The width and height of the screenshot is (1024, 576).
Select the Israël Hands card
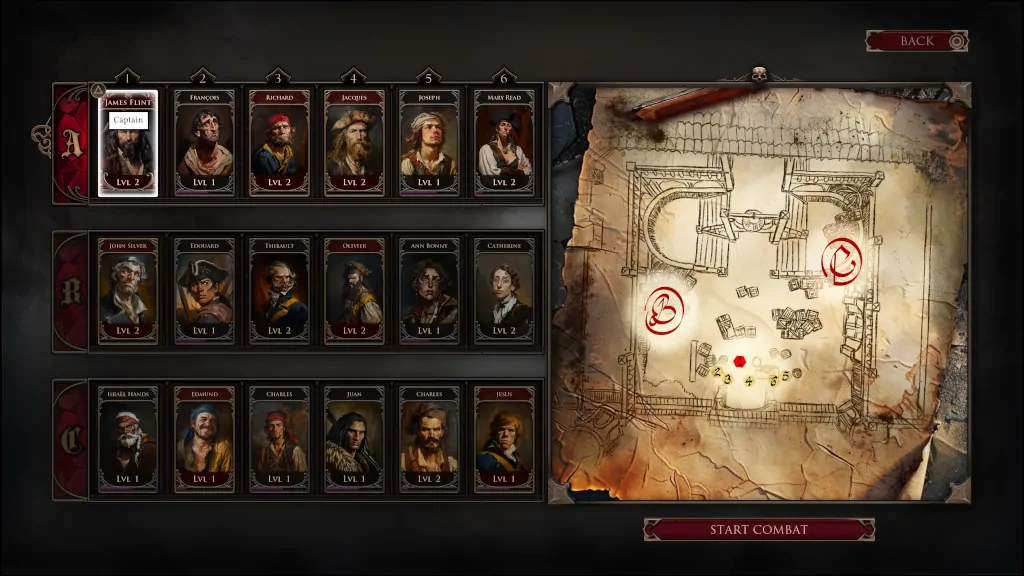(128, 439)
